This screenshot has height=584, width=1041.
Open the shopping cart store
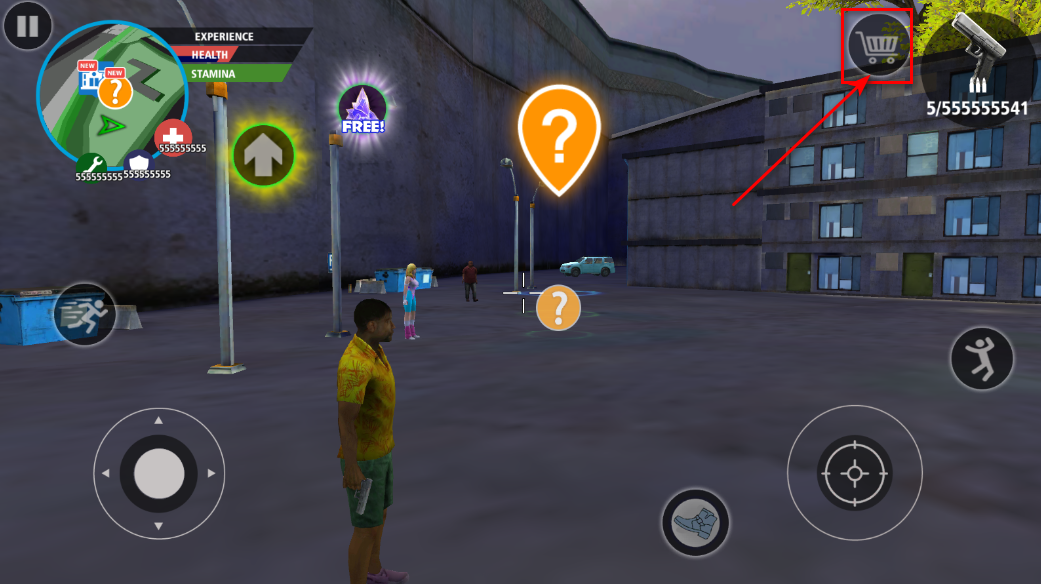pyautogui.click(x=878, y=45)
